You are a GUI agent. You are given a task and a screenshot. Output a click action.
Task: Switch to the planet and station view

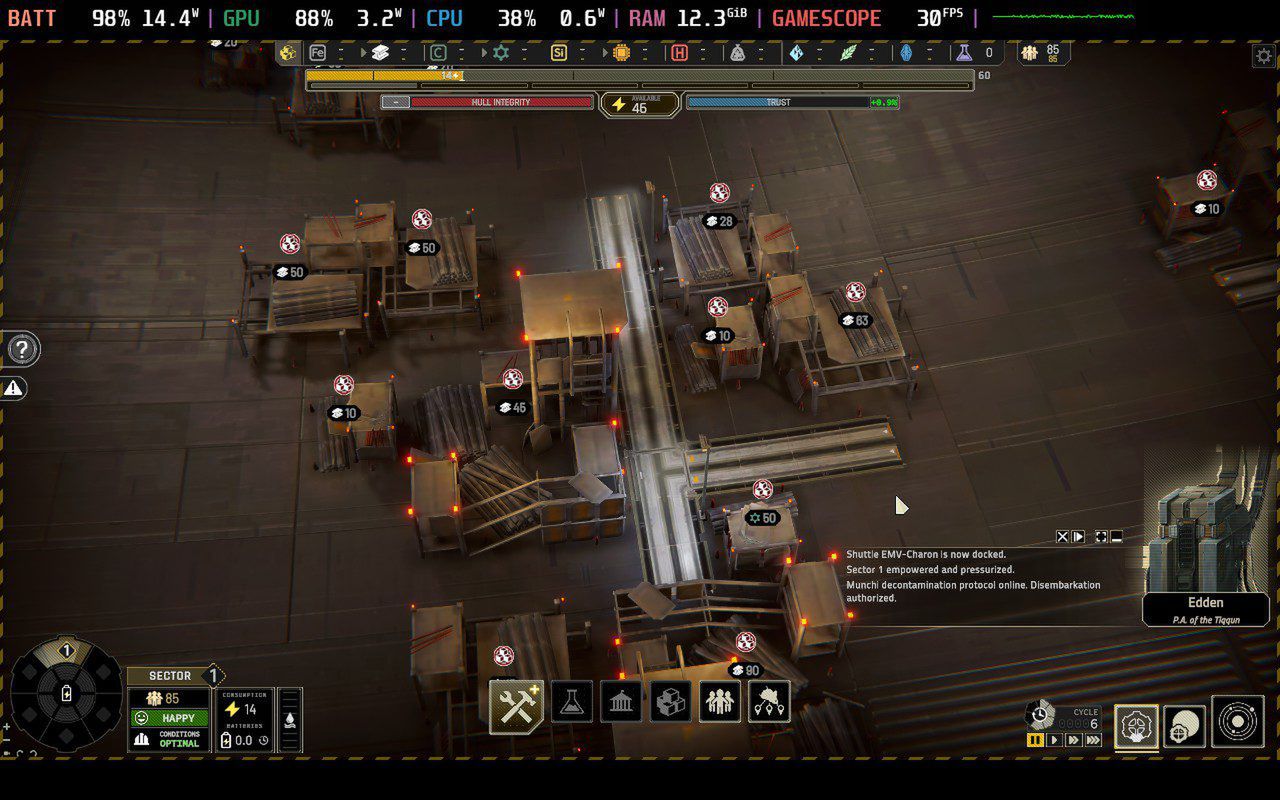(x=1185, y=725)
